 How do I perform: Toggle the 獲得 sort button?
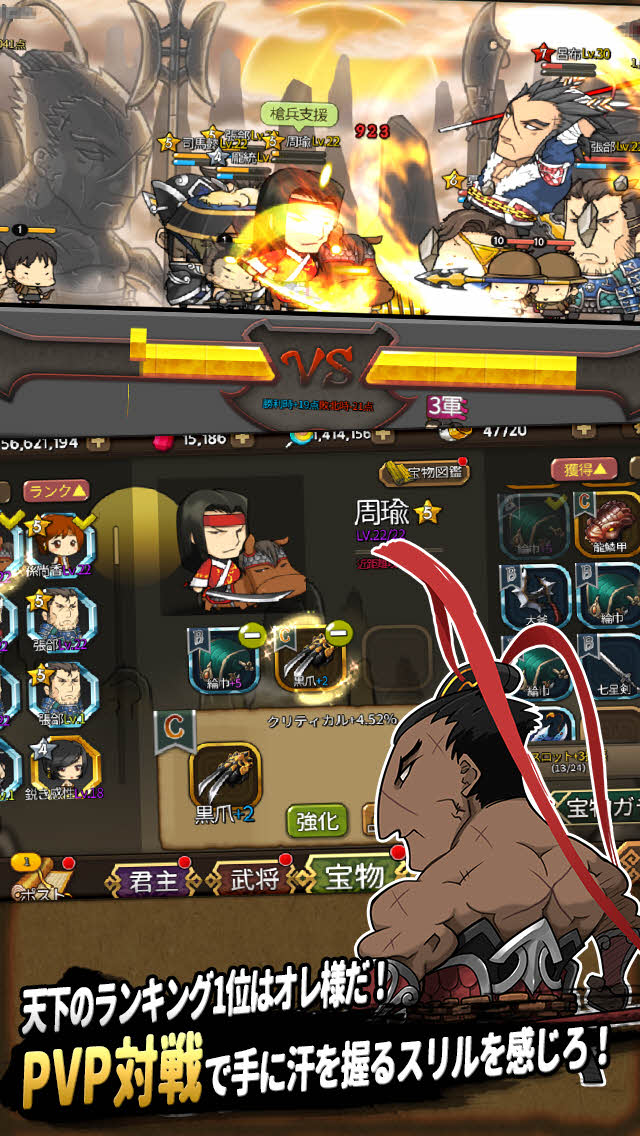tap(584, 468)
